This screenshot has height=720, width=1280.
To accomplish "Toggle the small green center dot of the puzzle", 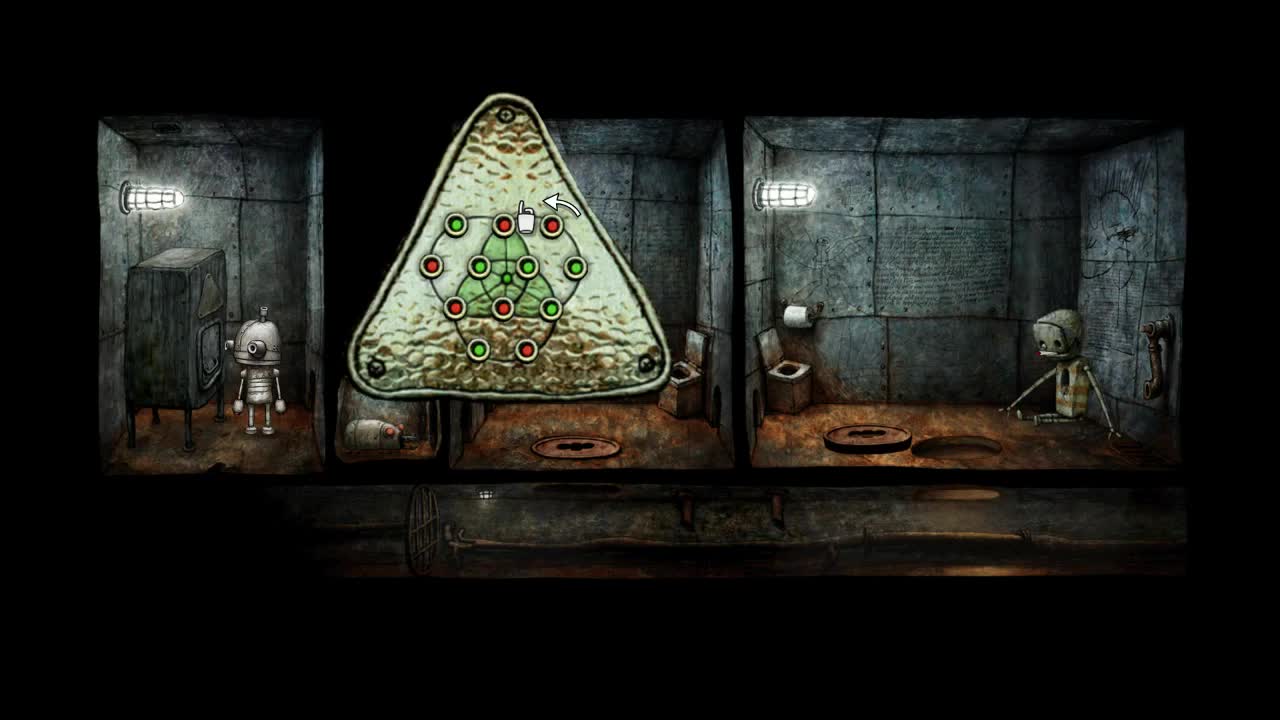I will [506, 278].
